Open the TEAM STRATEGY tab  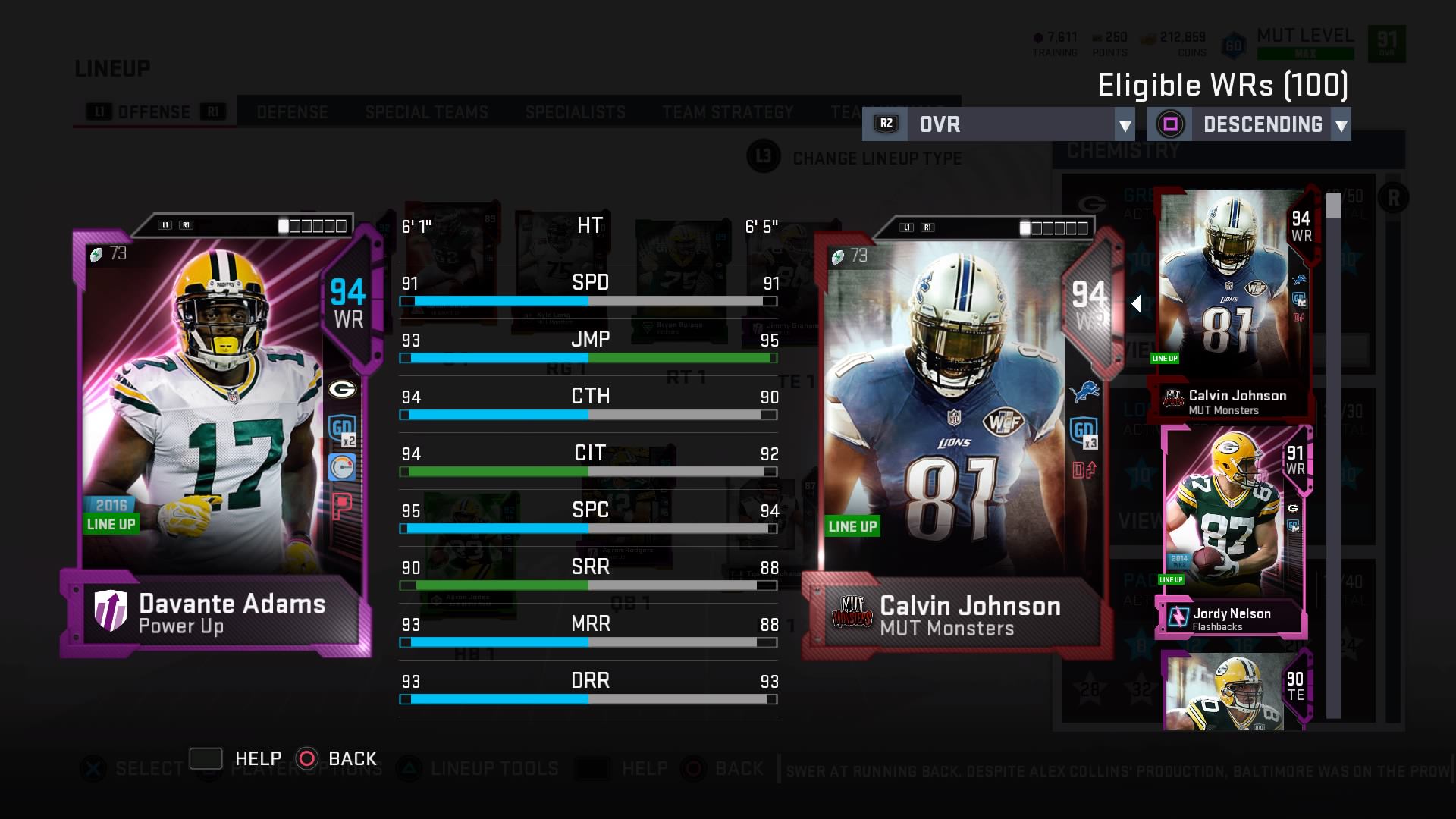(725, 112)
